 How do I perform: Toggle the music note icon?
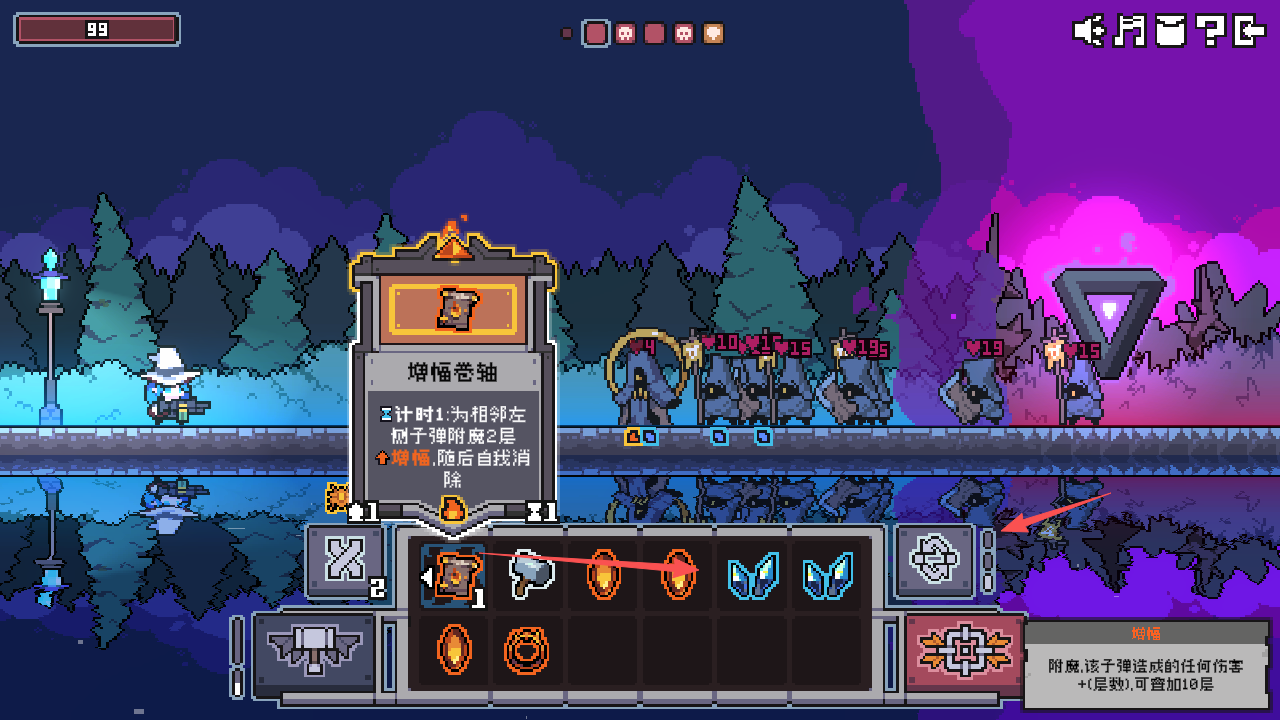[1130, 31]
